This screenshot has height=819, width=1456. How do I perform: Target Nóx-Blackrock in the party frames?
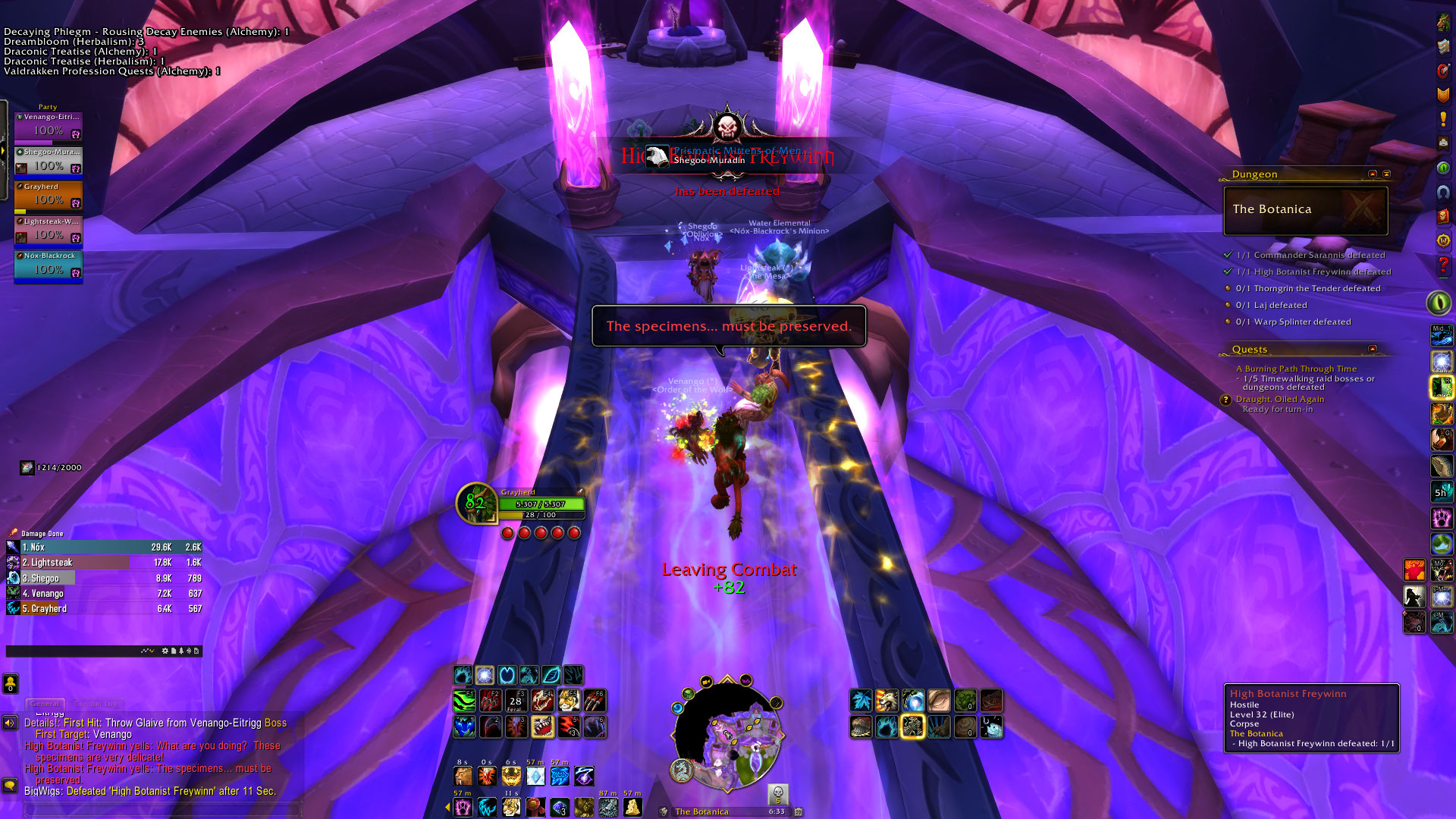[x=48, y=265]
